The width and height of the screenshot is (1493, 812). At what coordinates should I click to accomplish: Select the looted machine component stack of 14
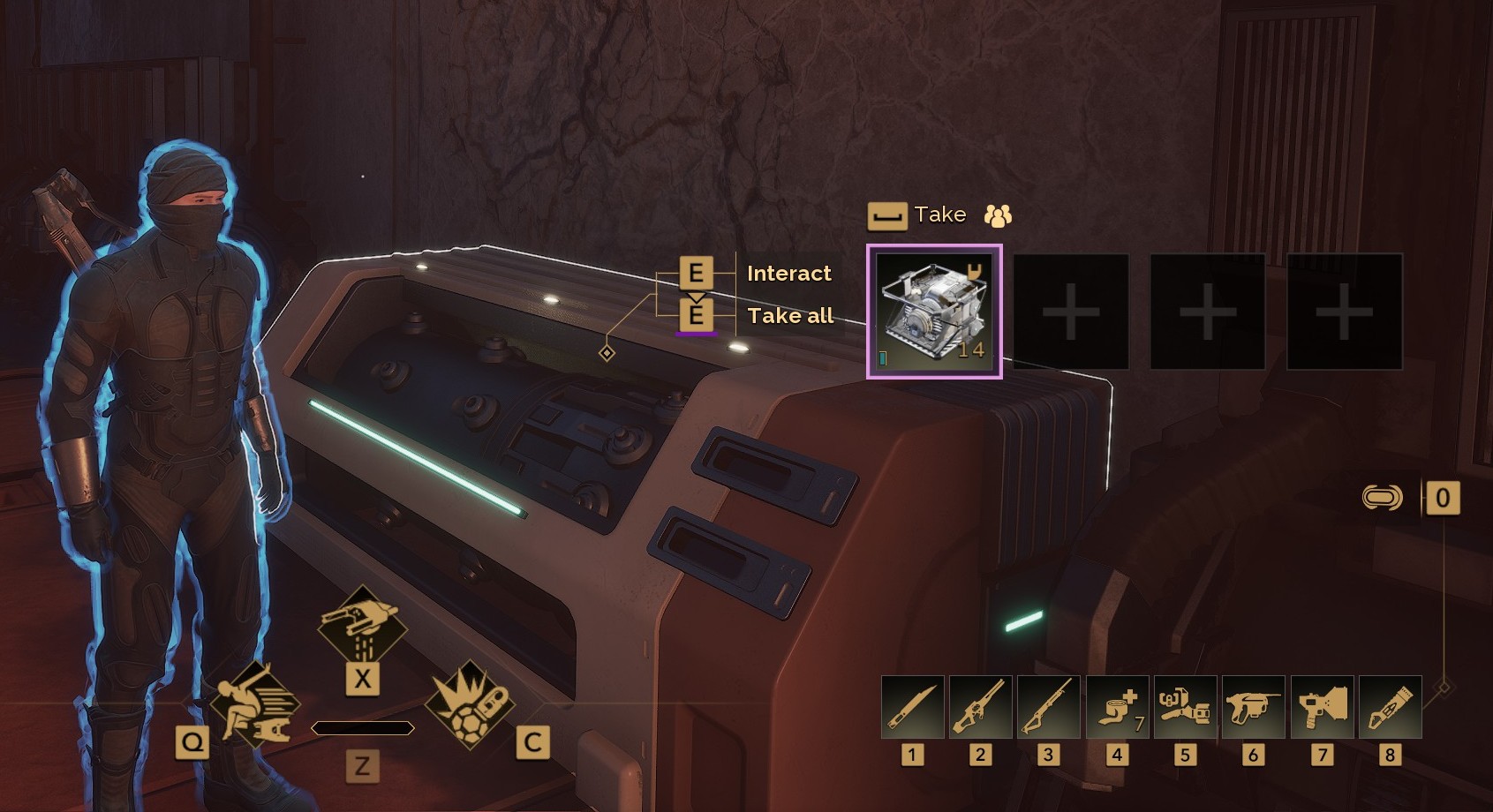[934, 312]
